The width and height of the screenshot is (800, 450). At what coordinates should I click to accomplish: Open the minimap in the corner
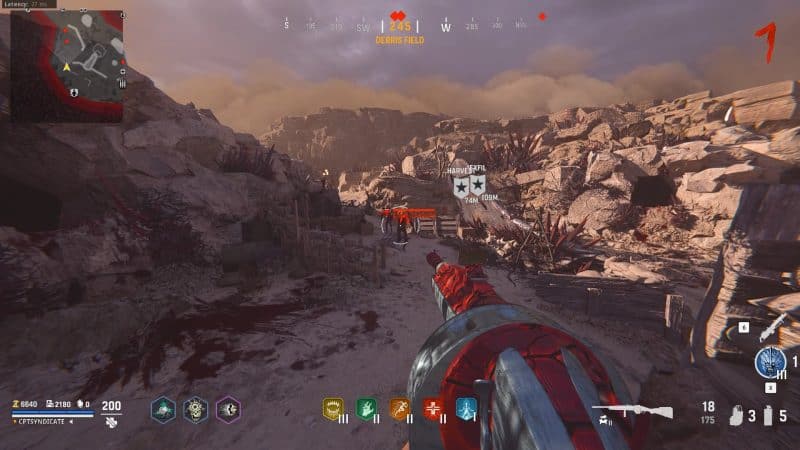[x=67, y=66]
